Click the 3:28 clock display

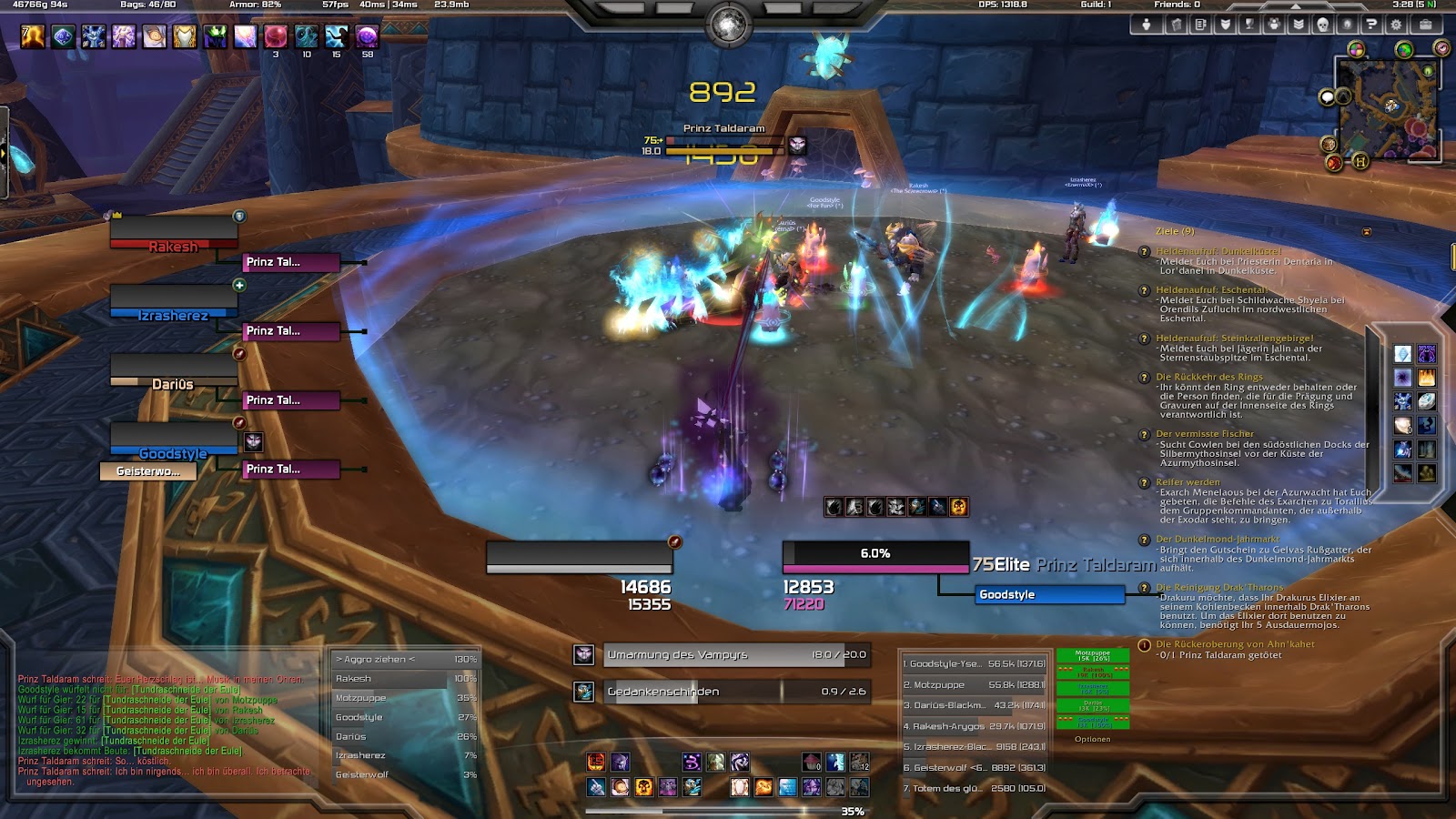[x=1401, y=5]
